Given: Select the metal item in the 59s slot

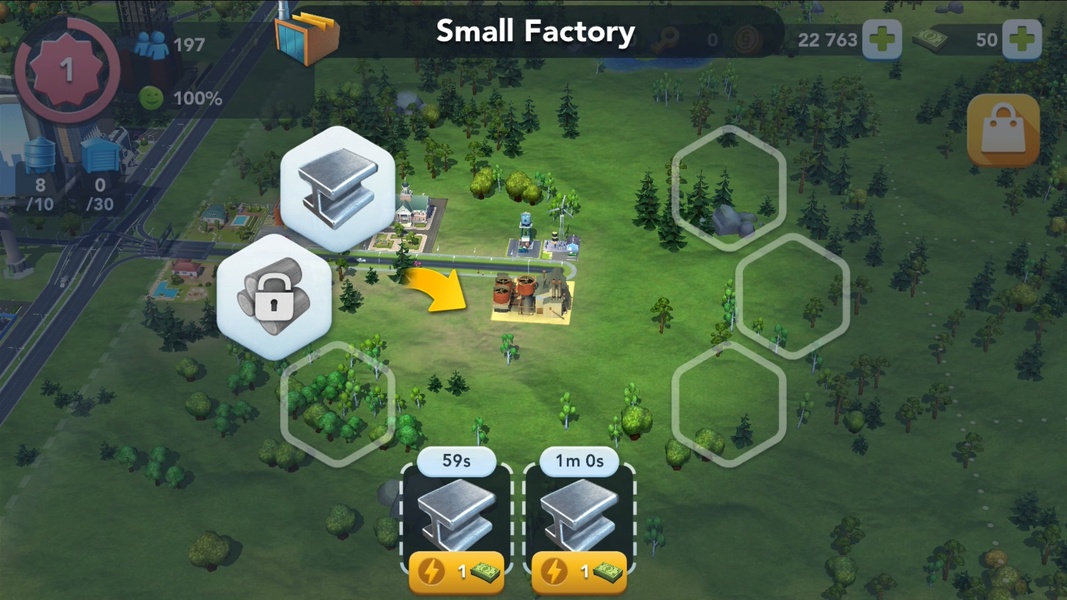Looking at the screenshot, I should (456, 515).
